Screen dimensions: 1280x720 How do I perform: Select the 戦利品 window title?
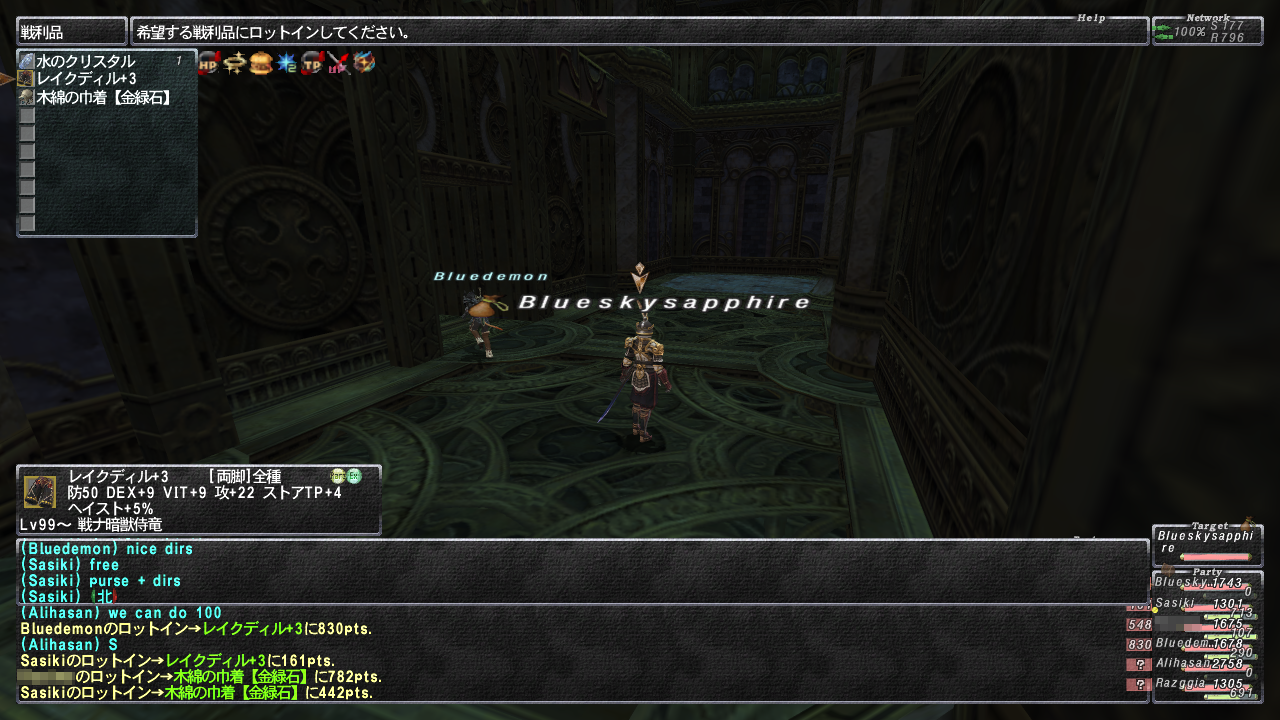pyautogui.click(x=71, y=32)
